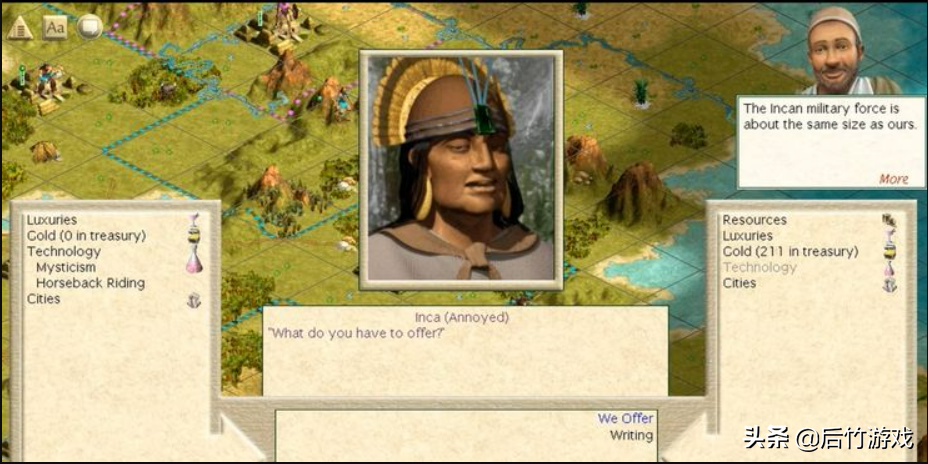The image size is (928, 464).
Task: Offer gold from our 211 treasury
Action: click(x=790, y=252)
